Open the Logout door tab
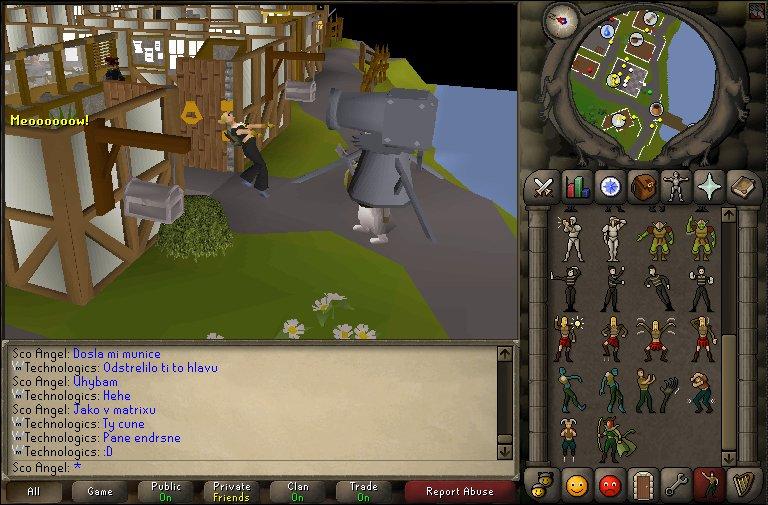 [643, 485]
